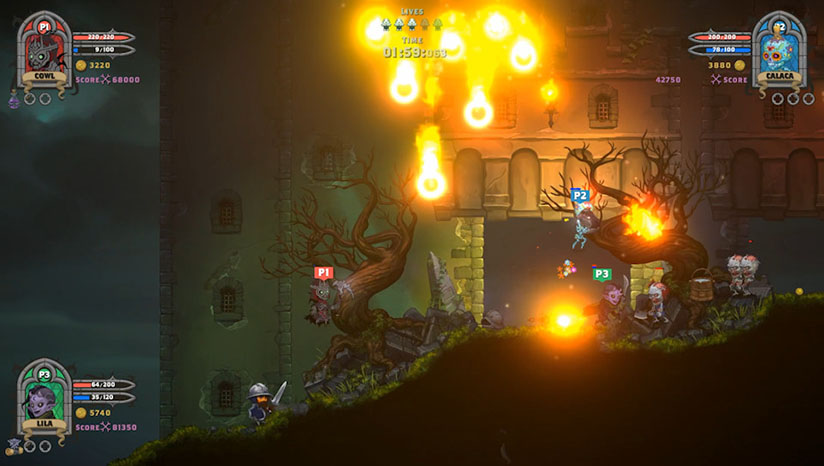Use Cowl's purple potion item
This screenshot has height=466, width=824.
(14, 100)
